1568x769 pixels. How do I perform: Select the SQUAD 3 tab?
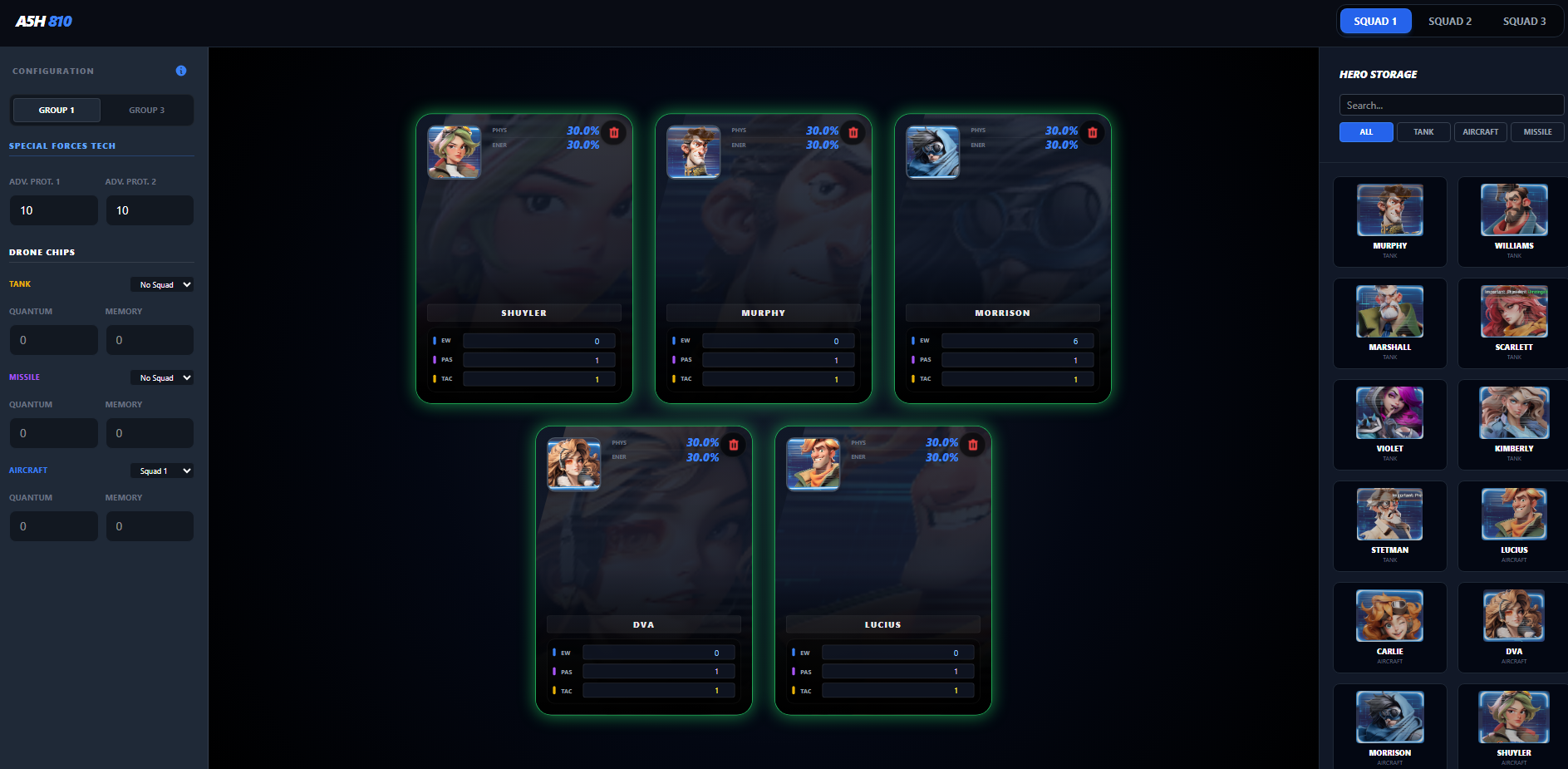tap(1525, 21)
